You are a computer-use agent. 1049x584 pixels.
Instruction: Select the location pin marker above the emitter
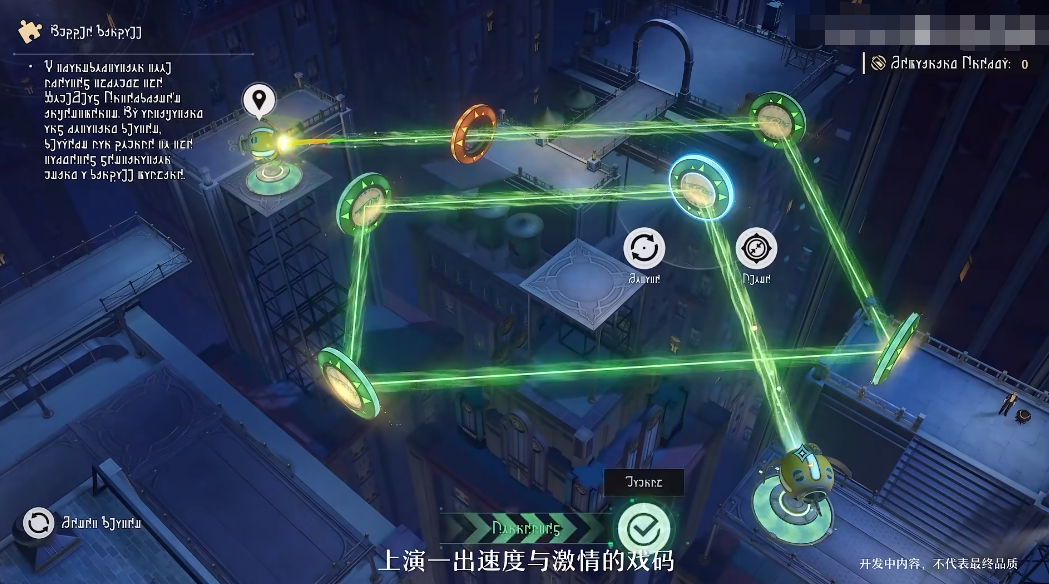tap(260, 101)
